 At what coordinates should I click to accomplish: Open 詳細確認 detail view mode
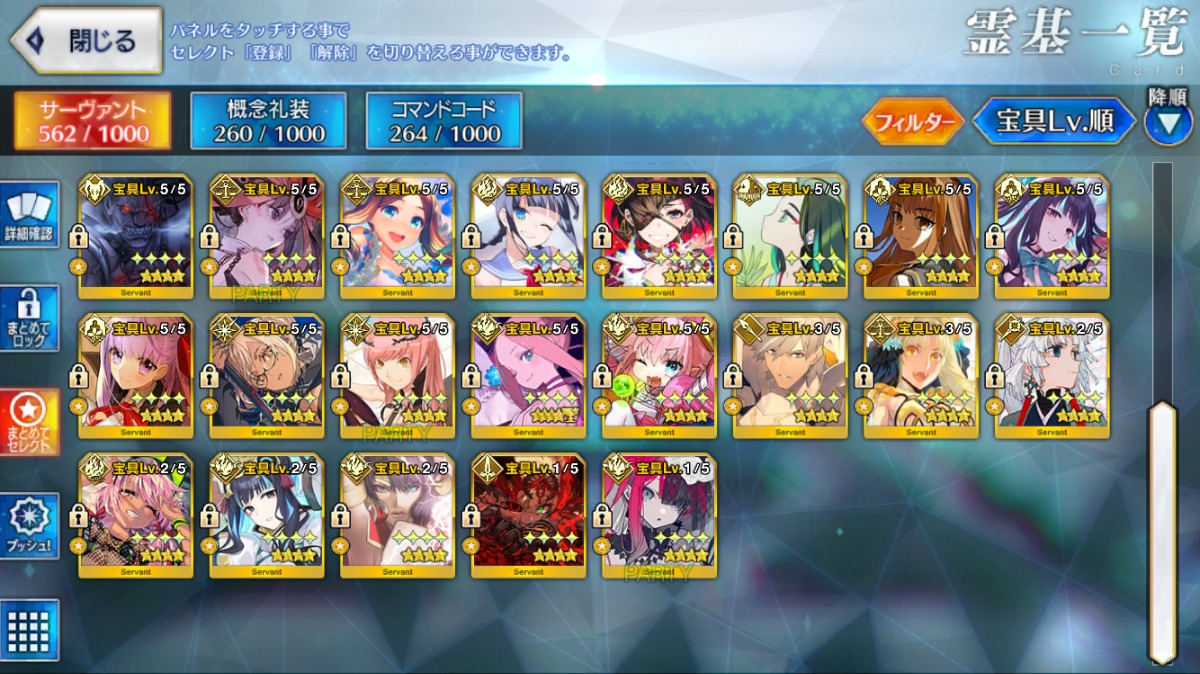coord(30,215)
